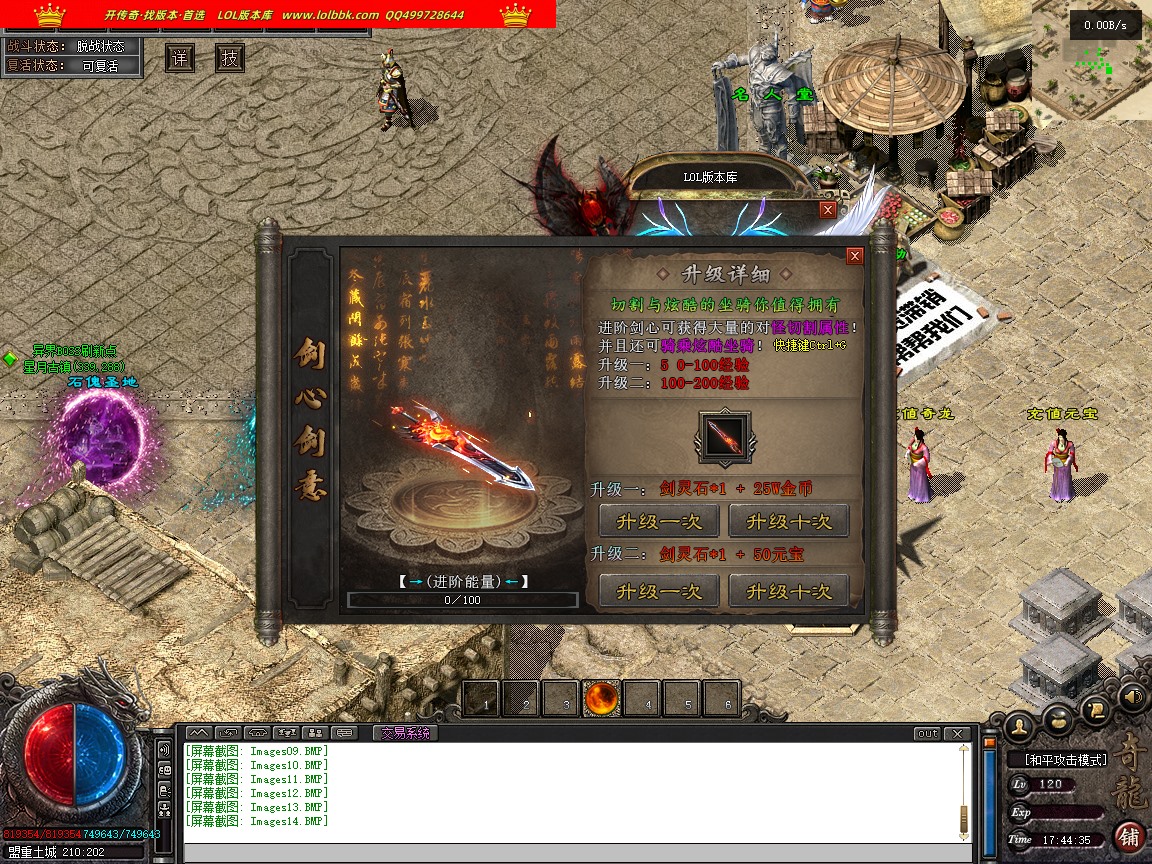Type in the chat input field

(x=570, y=852)
